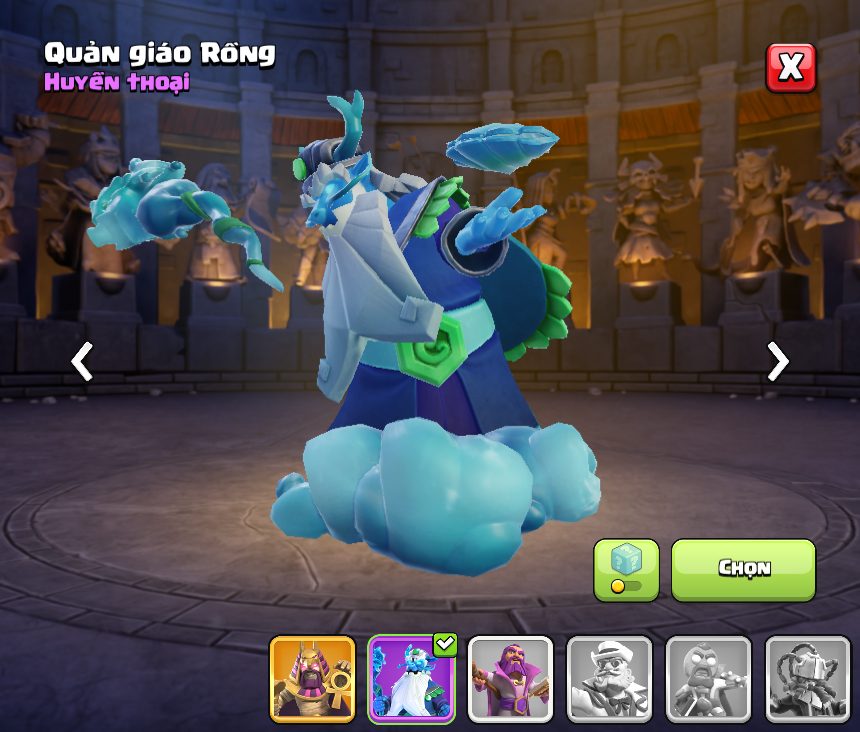Choose the greyed-out bird-headed Warden skin

708,679
